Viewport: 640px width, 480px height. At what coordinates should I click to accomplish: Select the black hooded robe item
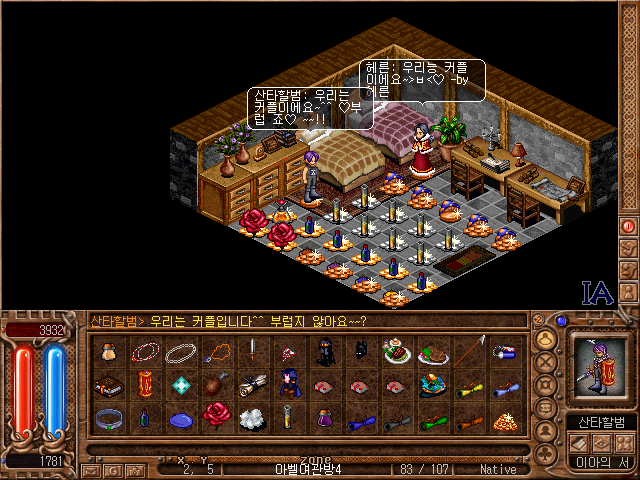(x=324, y=351)
